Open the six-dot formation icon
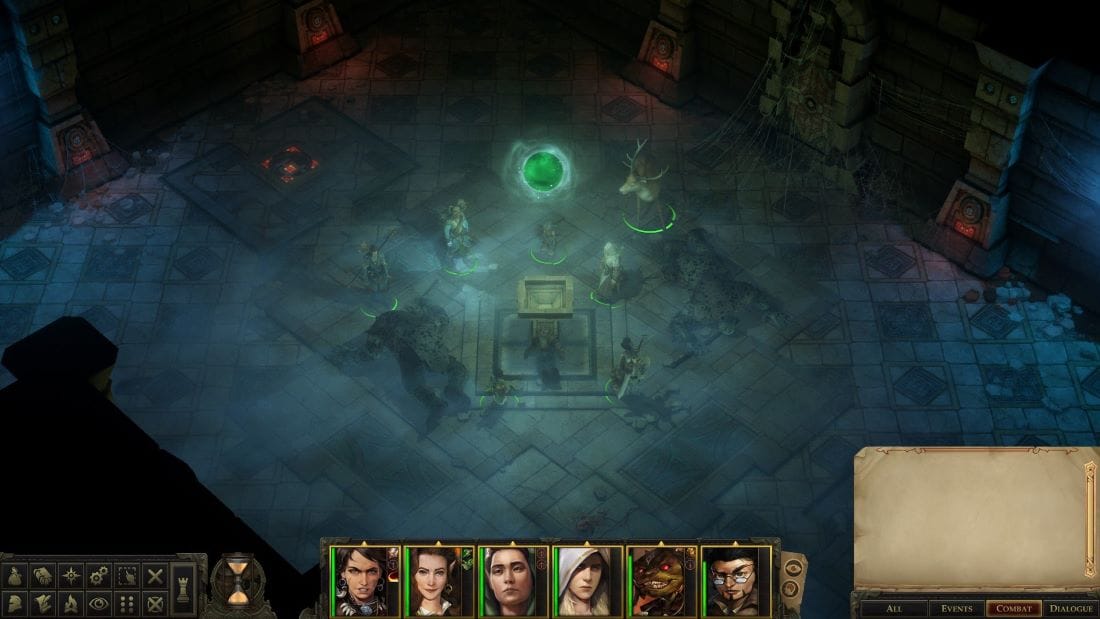The width and height of the screenshot is (1100, 619). pyautogui.click(x=126, y=603)
